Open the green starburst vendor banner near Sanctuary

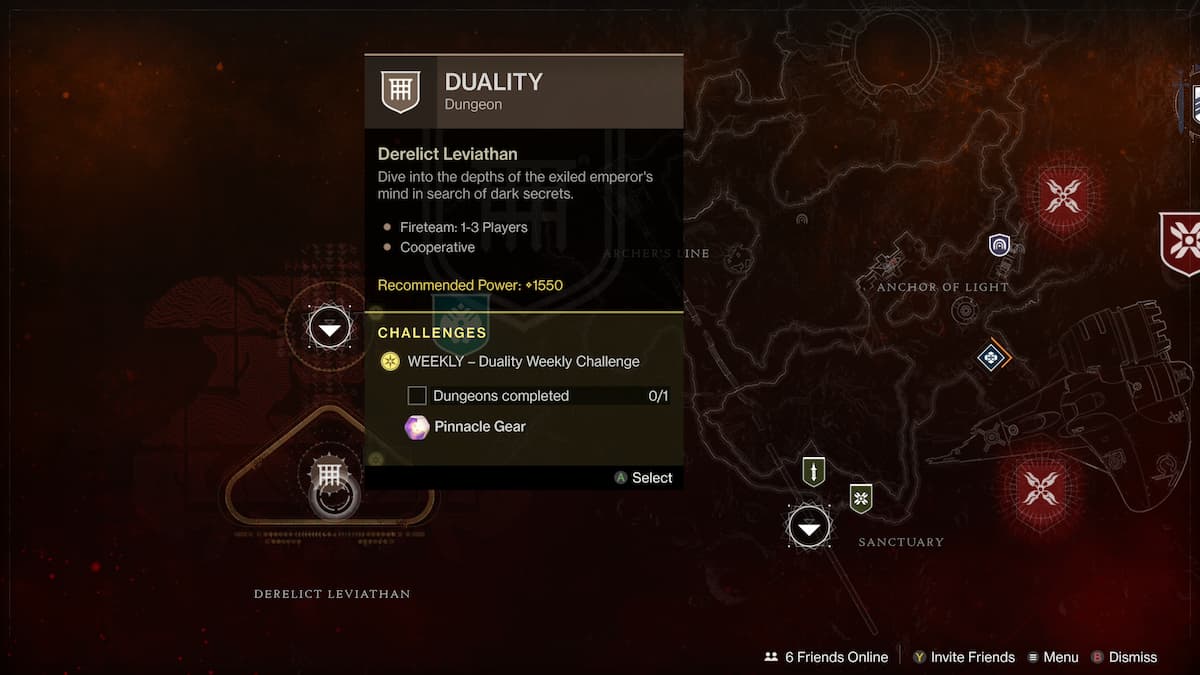861,497
